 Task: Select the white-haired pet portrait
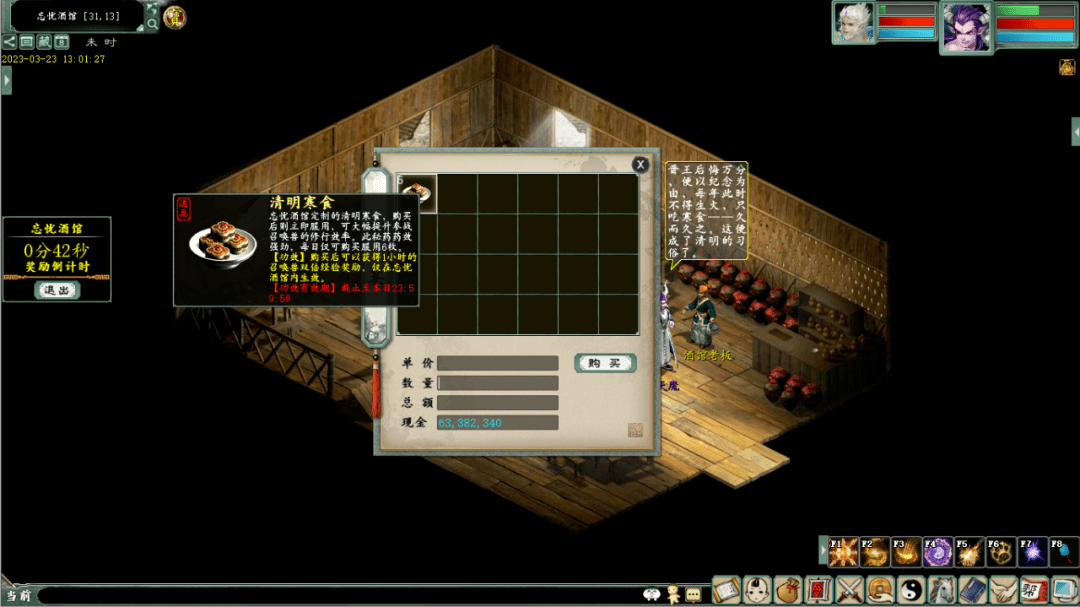(853, 23)
